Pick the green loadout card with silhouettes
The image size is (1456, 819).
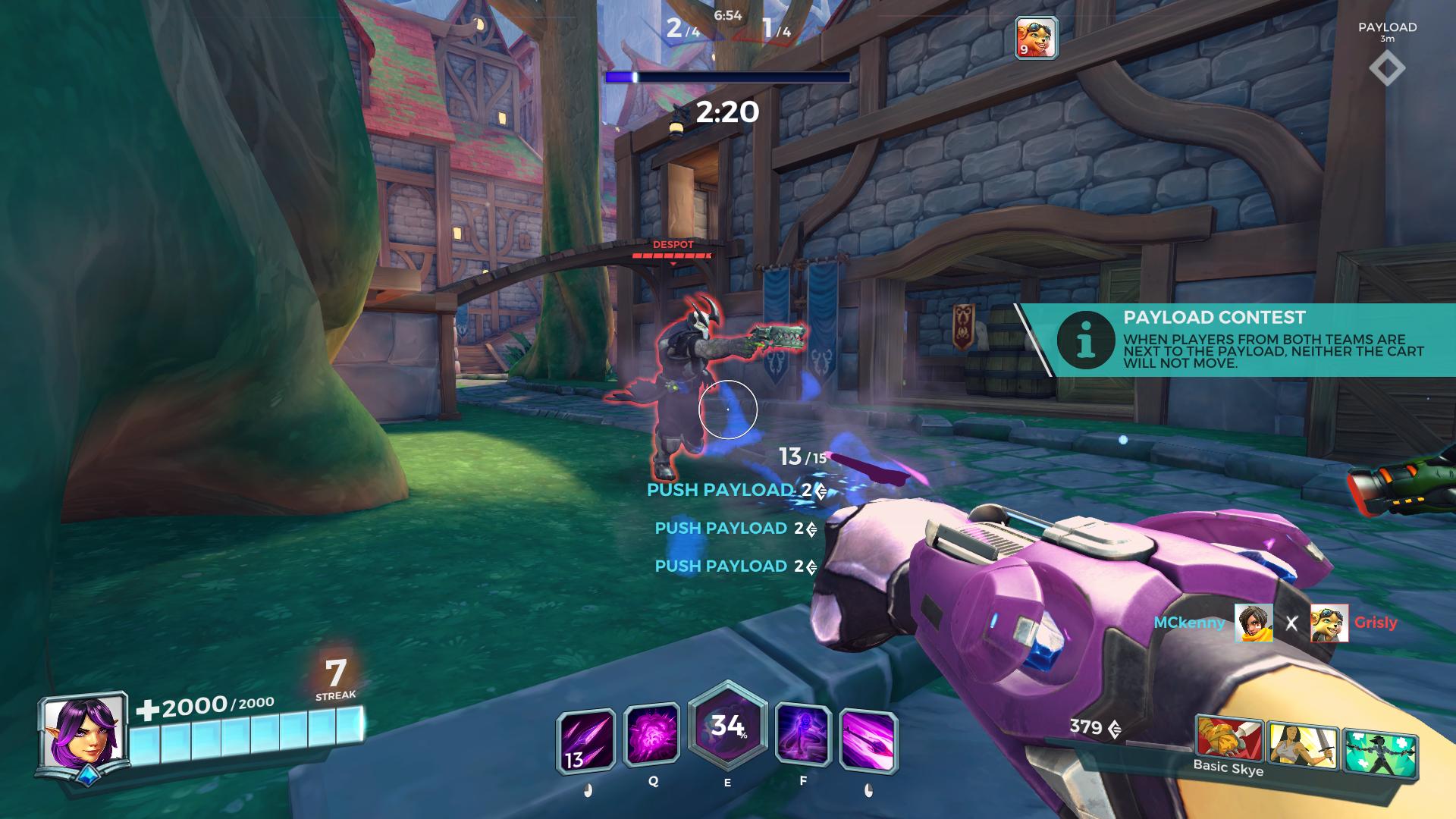pos(1379,752)
